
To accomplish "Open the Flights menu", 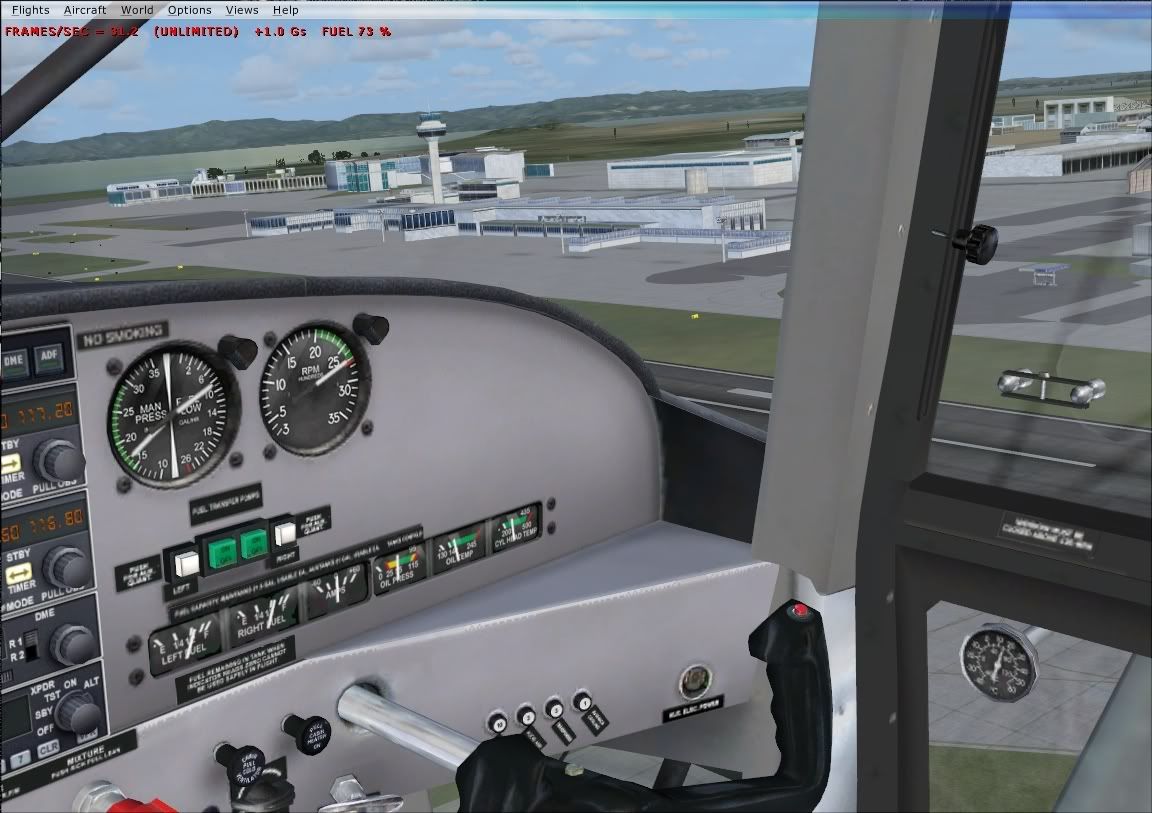I will coord(30,10).
